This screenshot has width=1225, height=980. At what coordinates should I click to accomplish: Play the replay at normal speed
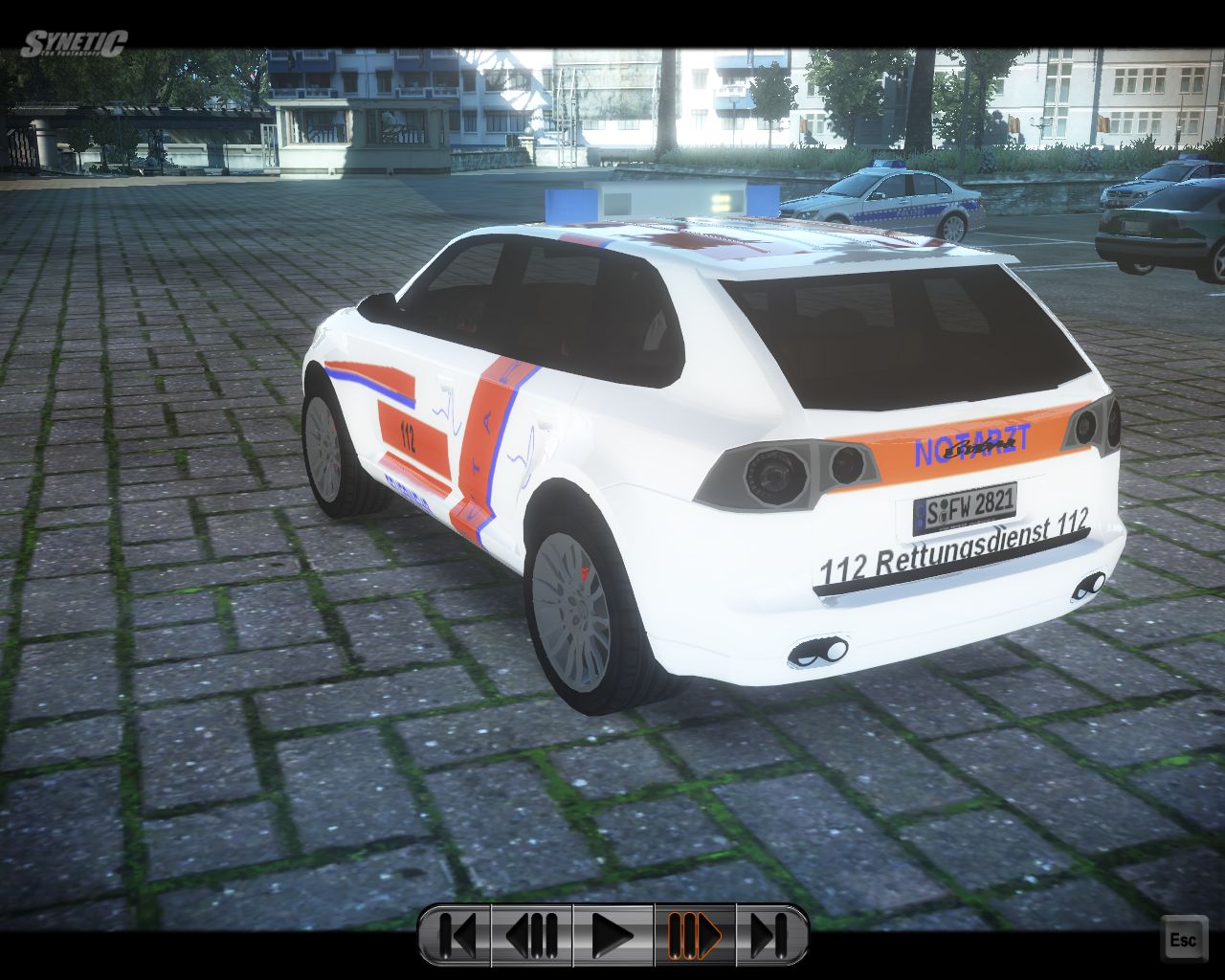[x=612, y=935]
